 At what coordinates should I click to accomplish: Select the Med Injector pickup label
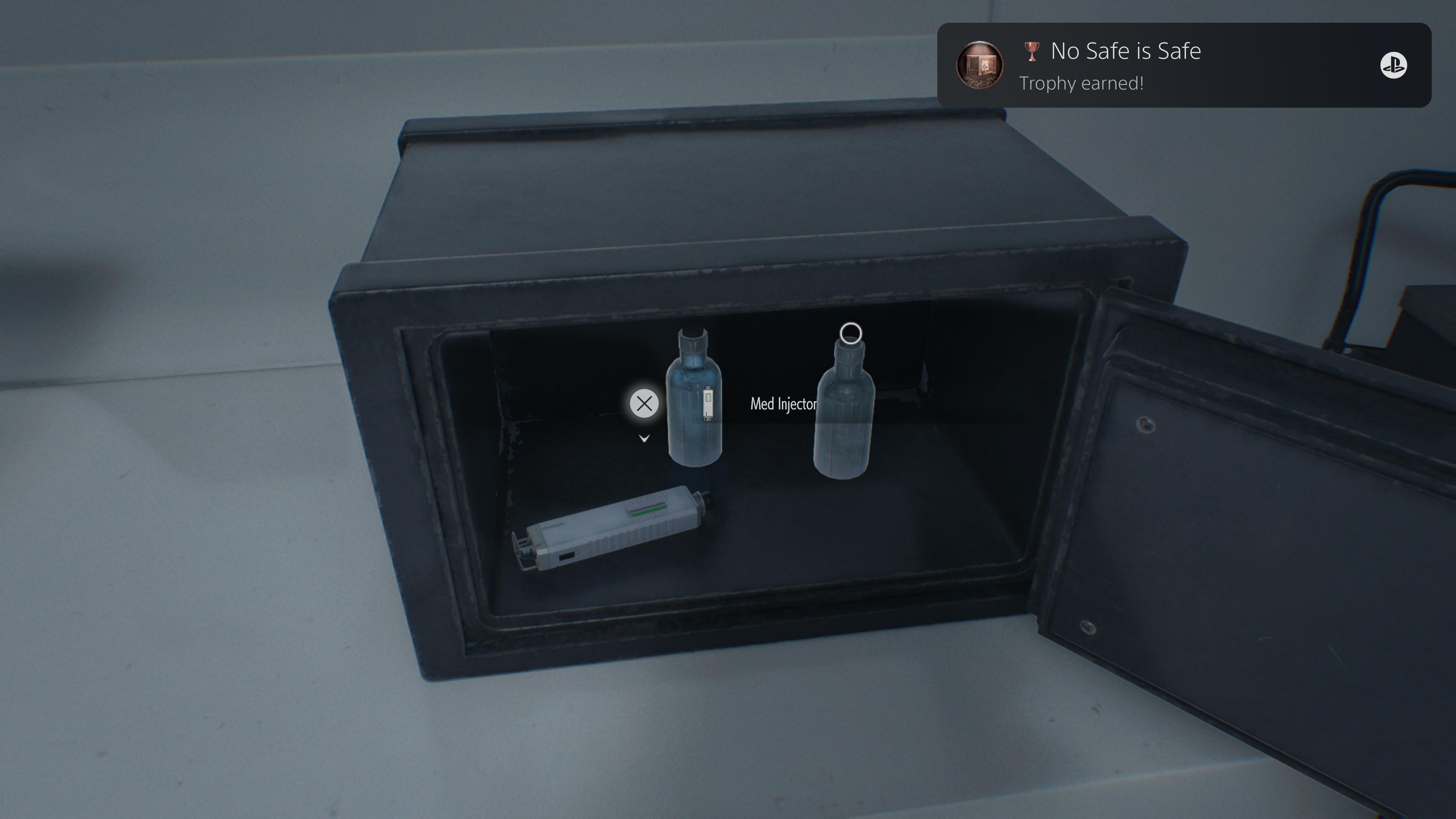tap(783, 404)
